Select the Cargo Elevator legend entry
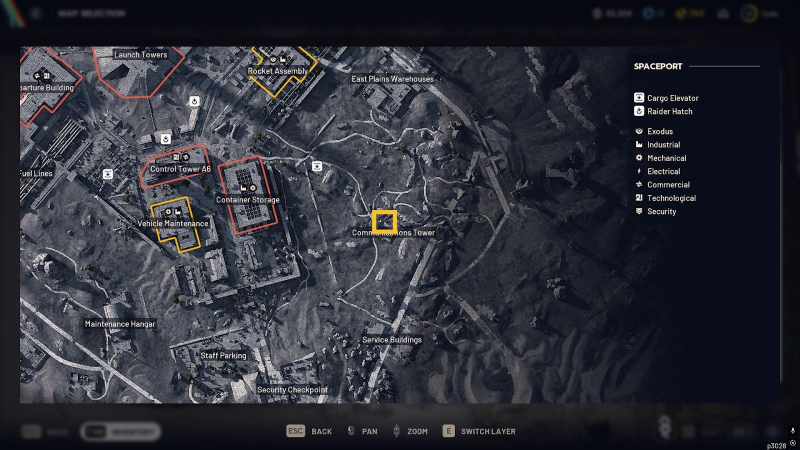 [672, 98]
